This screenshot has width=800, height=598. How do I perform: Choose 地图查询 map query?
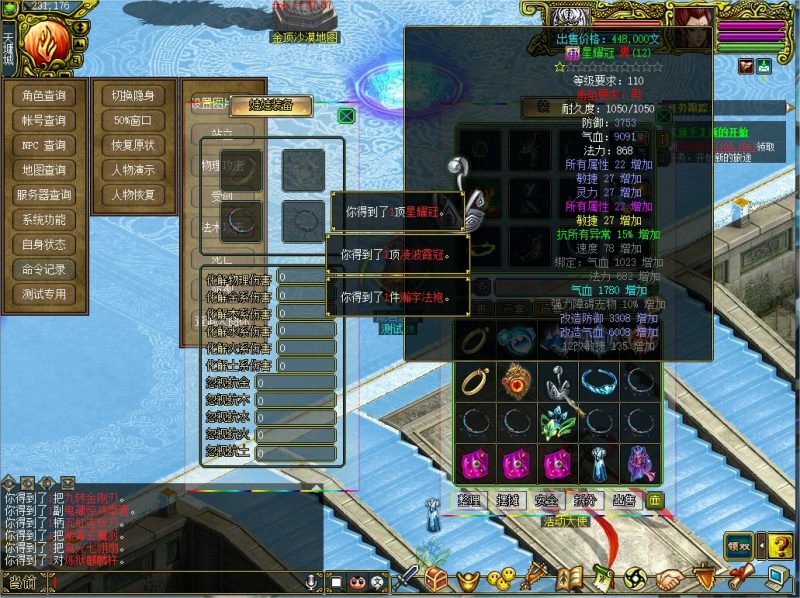coord(44,171)
